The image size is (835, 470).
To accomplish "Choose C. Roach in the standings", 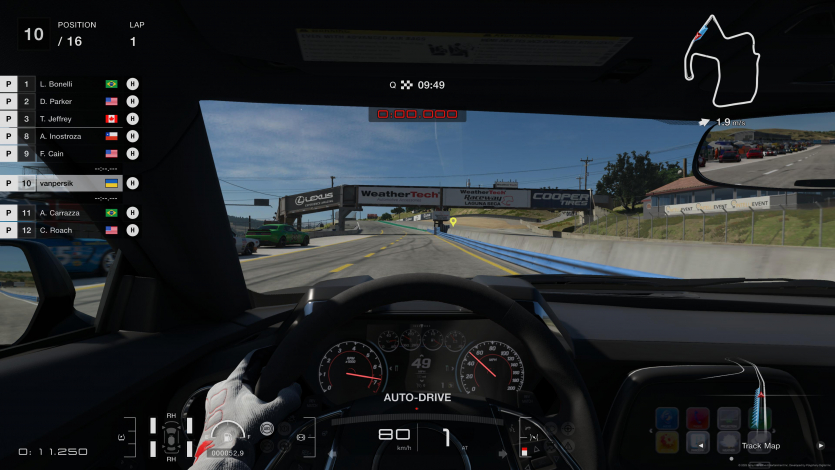I will [68, 230].
